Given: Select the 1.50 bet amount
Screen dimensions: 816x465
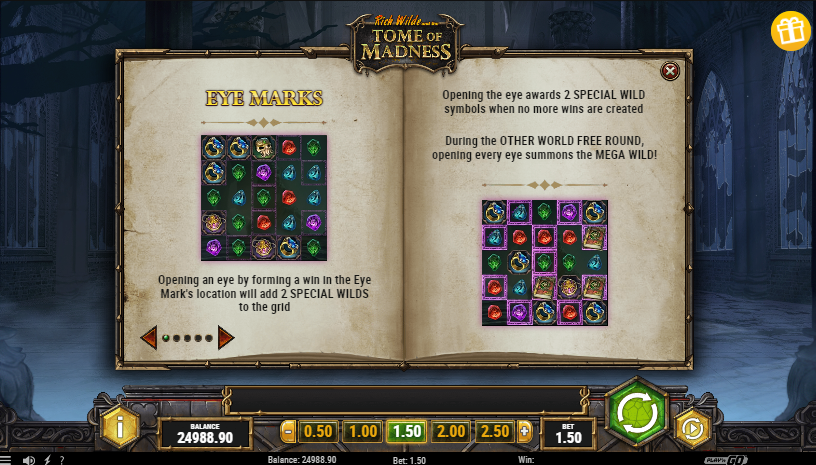Looking at the screenshot, I should pos(407,432).
